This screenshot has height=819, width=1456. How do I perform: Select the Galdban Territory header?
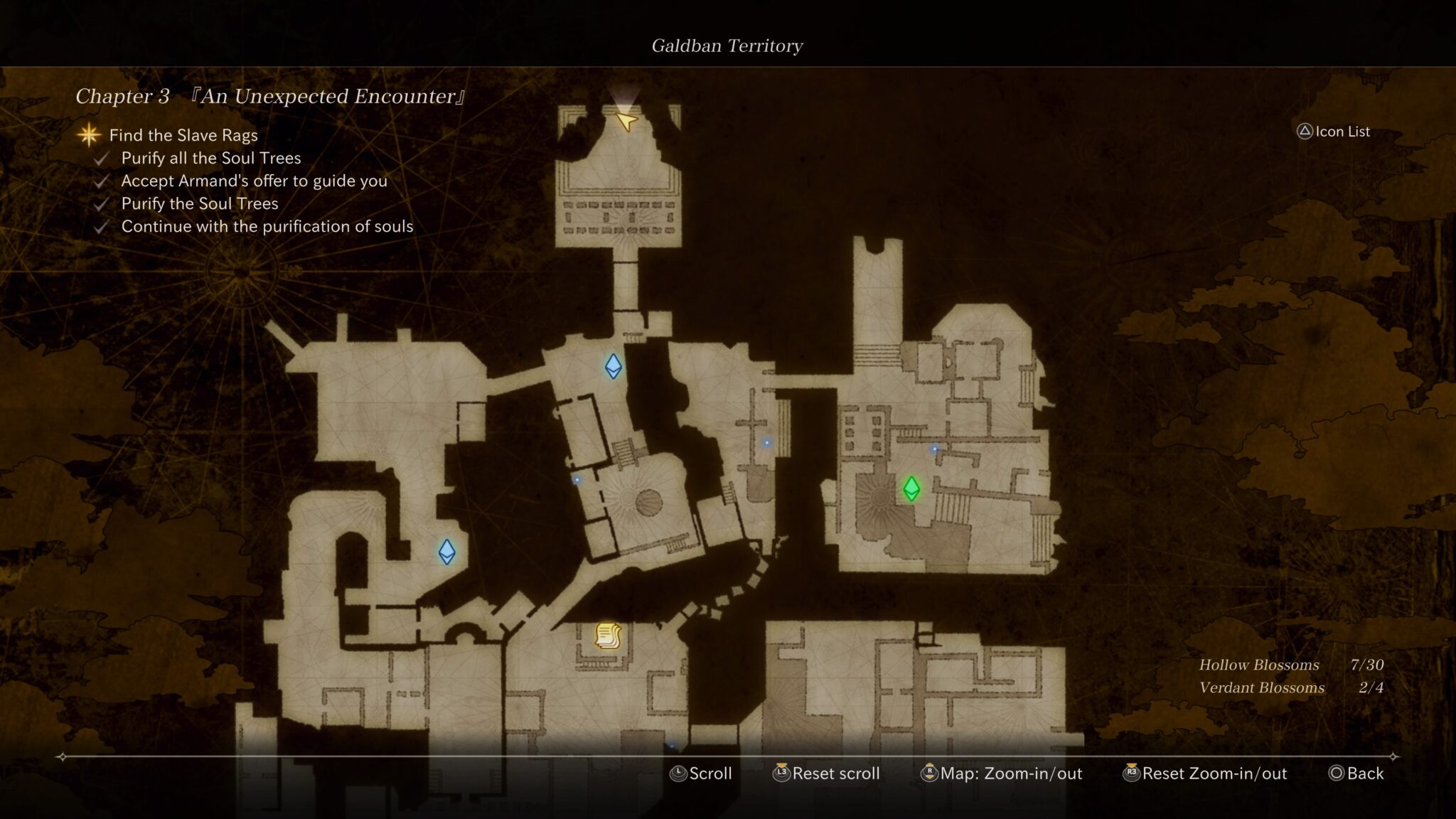coord(727,45)
